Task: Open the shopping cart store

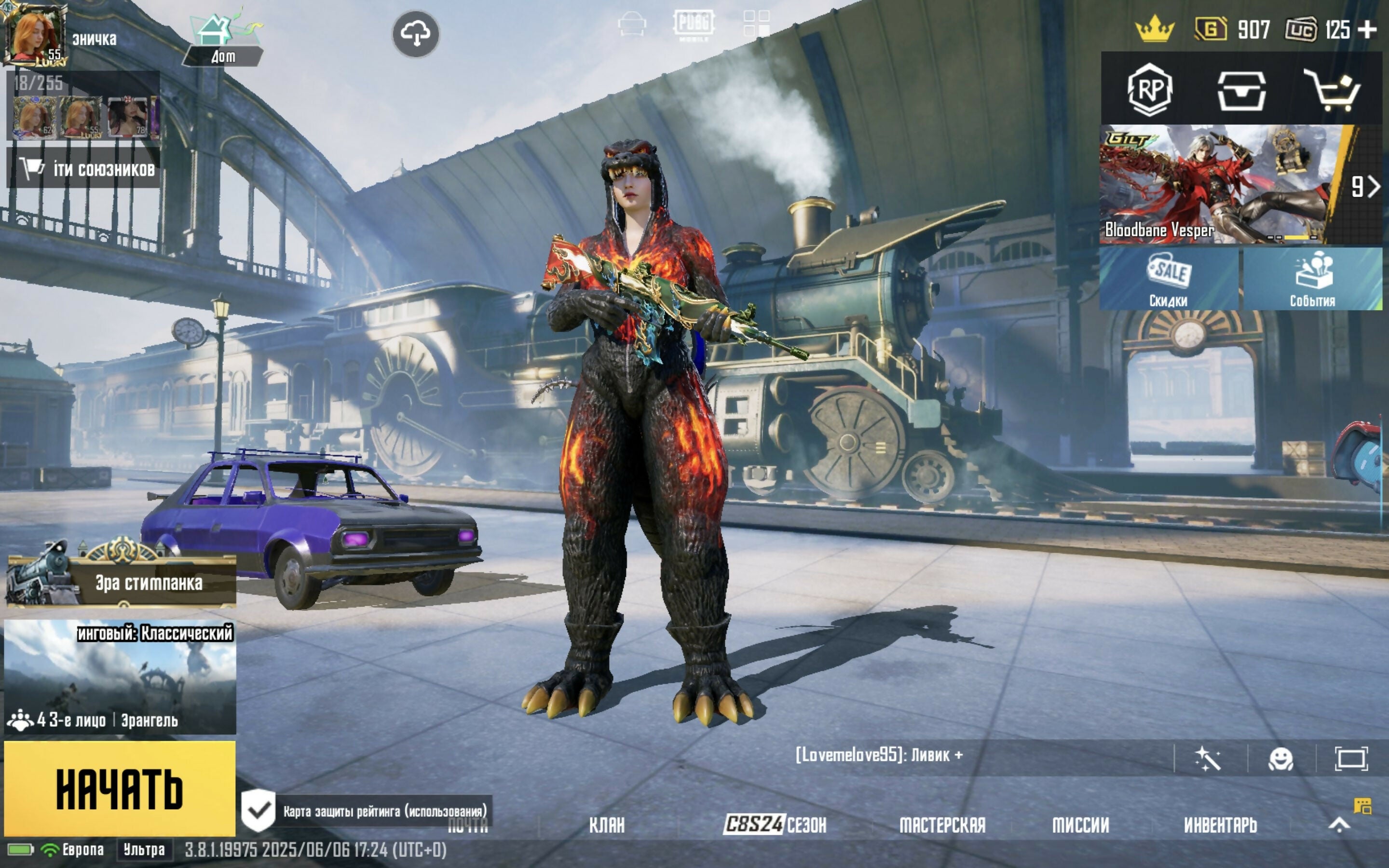Action: (1332, 90)
